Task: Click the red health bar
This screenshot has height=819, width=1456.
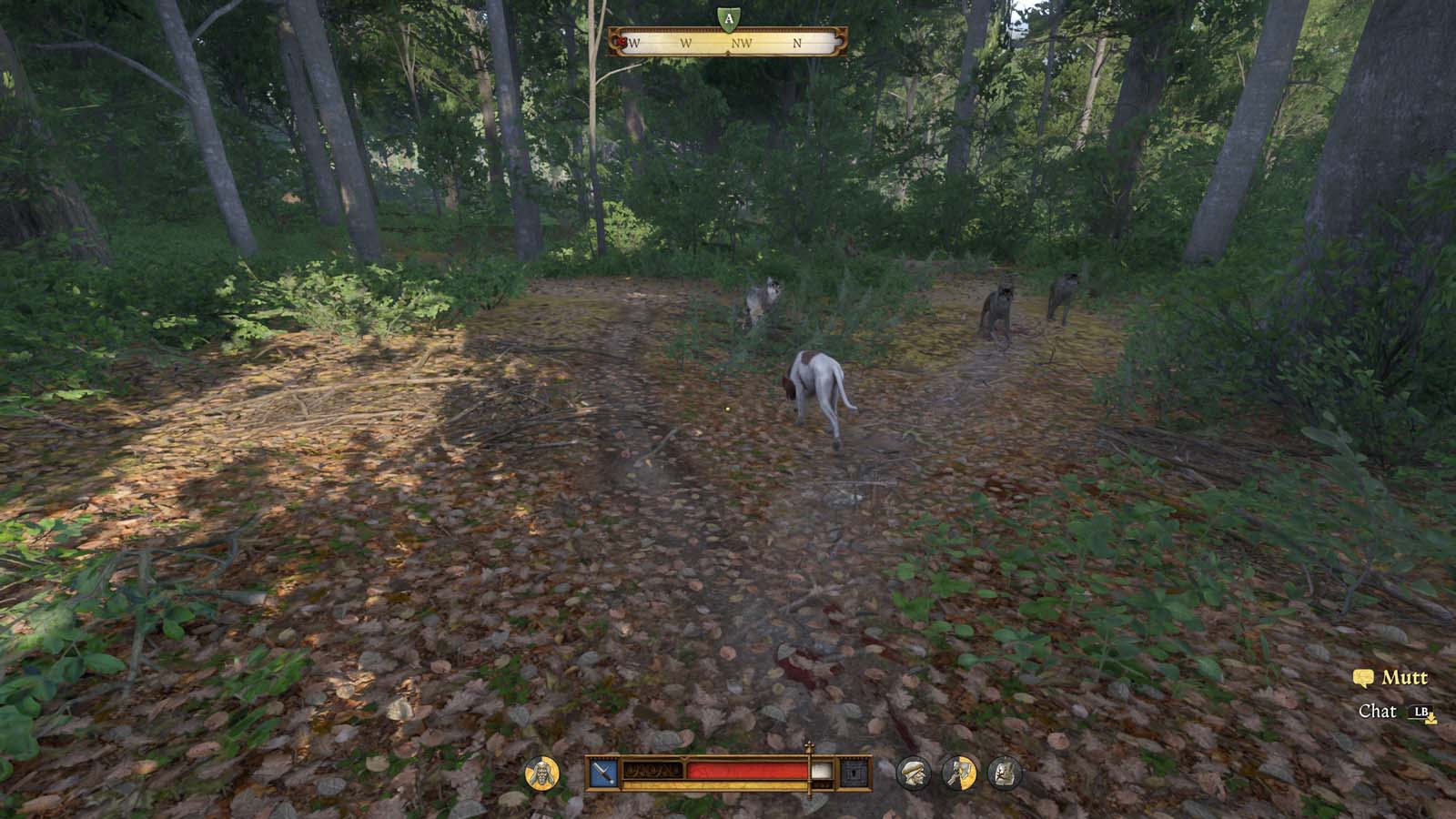Action: click(747, 771)
